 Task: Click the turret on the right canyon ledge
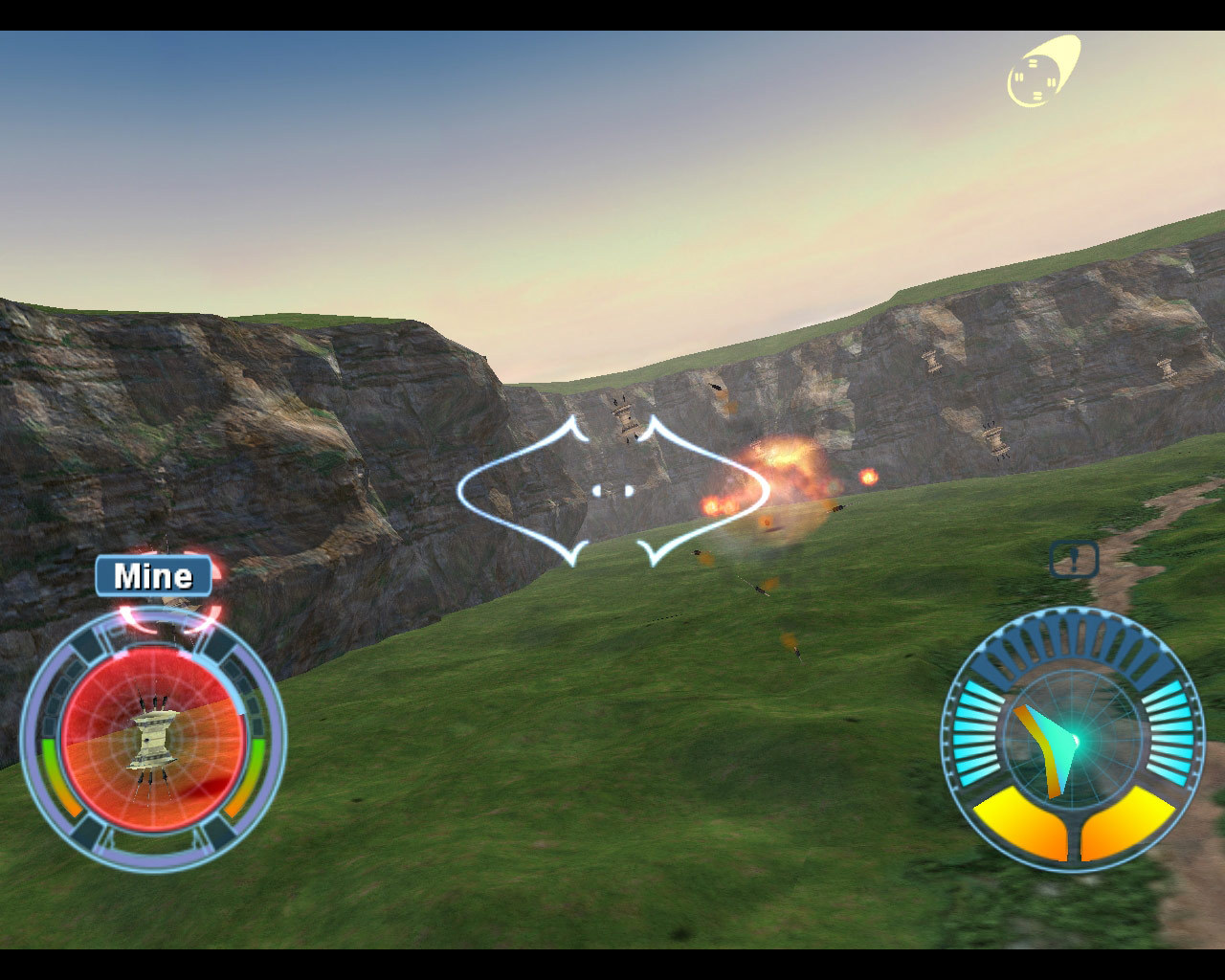click(995, 442)
